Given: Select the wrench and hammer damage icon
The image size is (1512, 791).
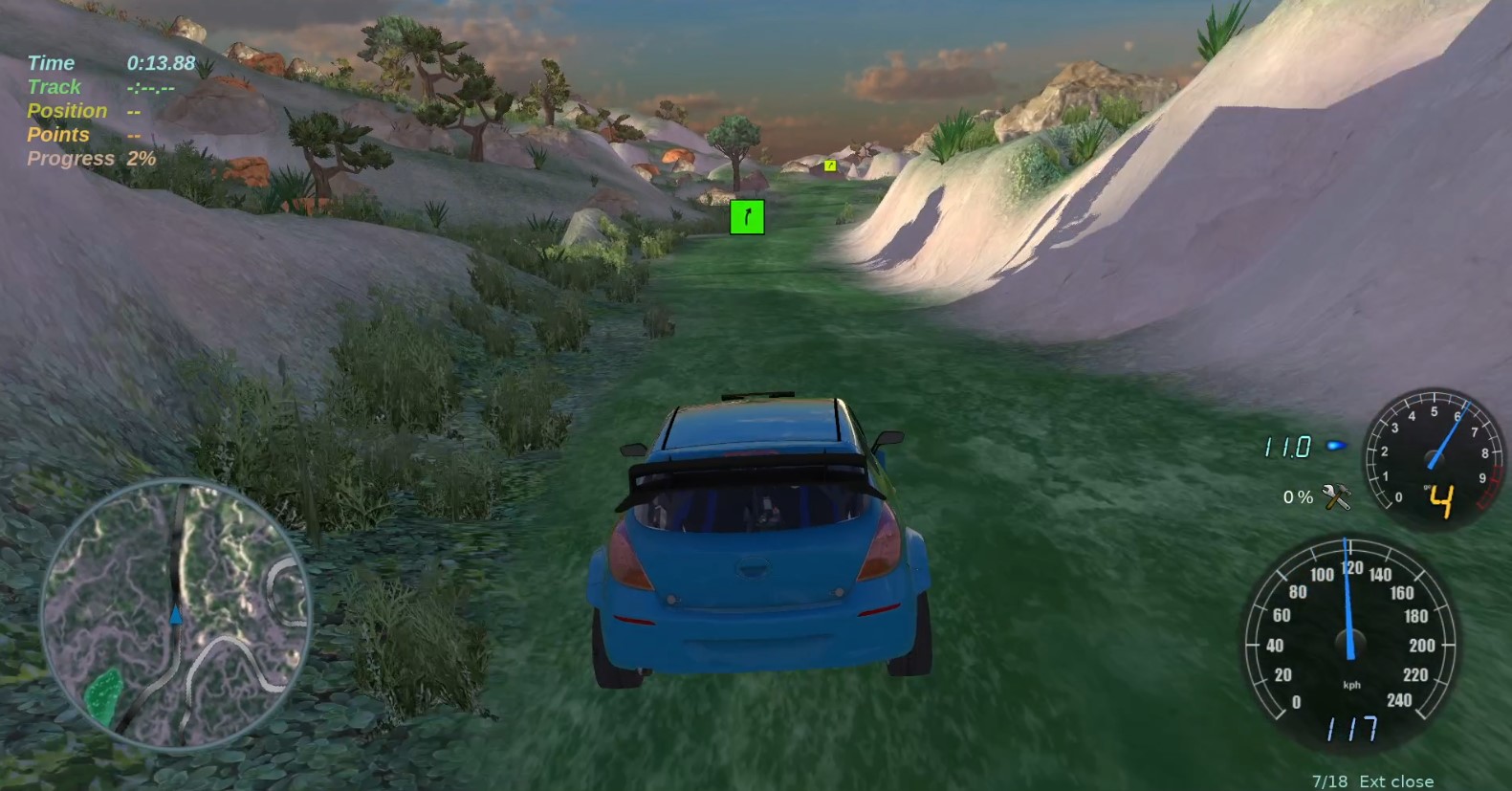Looking at the screenshot, I should point(1335,496).
